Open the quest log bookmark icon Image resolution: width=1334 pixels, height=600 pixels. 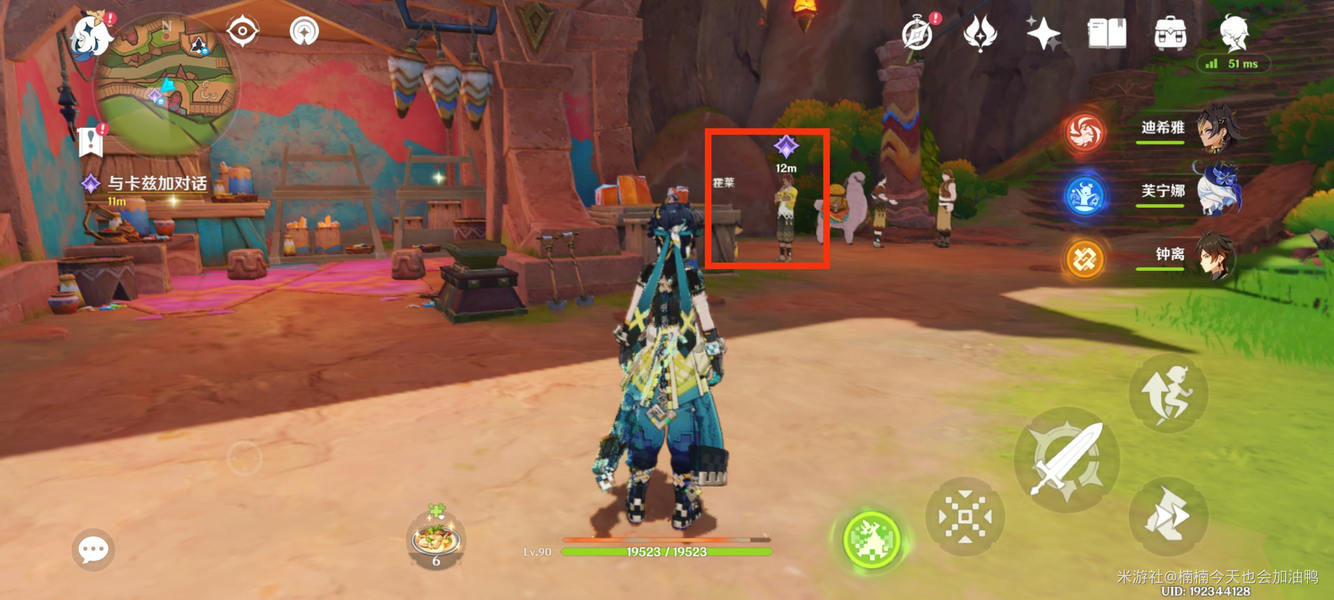91,142
